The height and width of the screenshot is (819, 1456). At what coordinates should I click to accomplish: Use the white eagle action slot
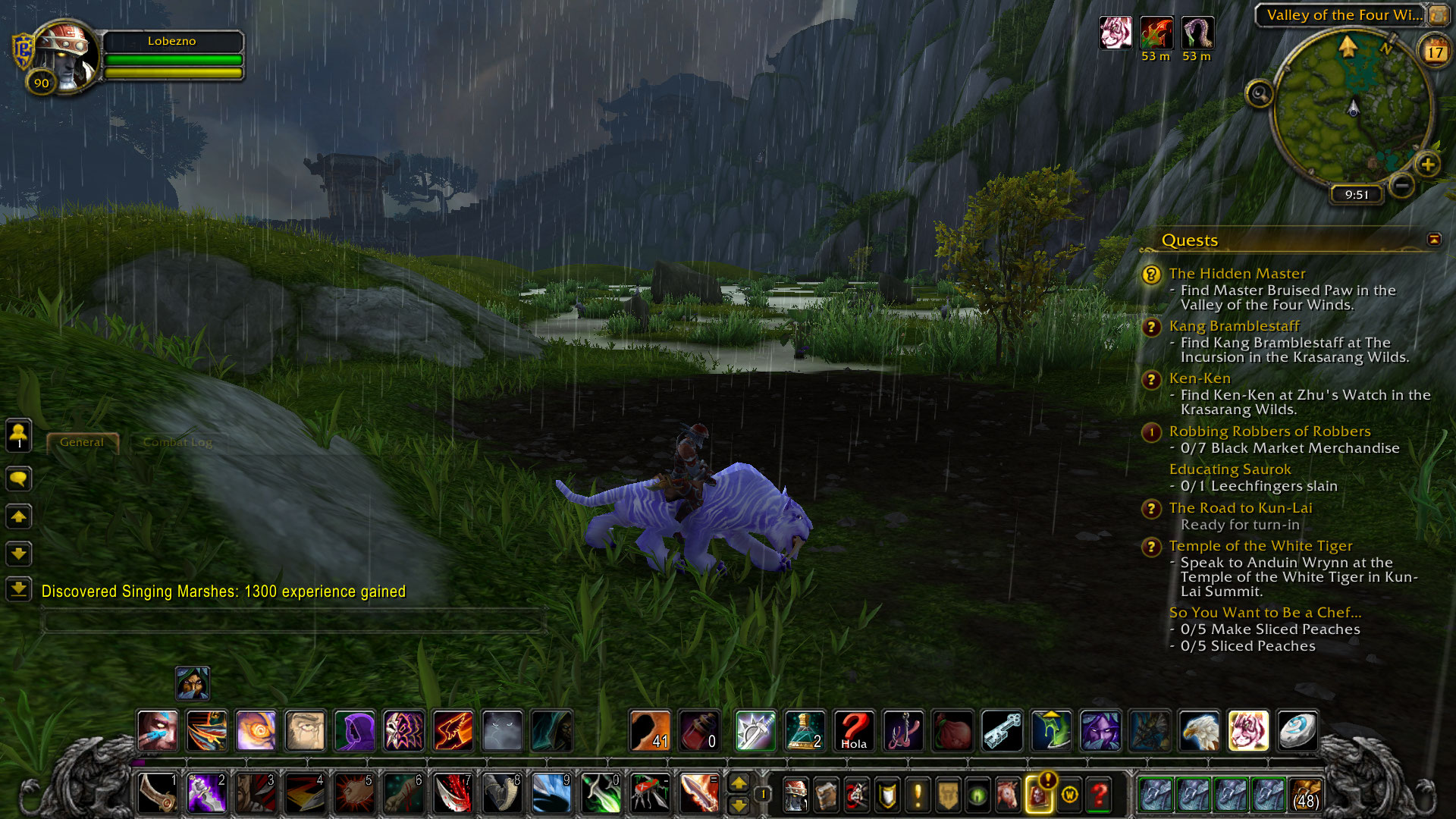(x=1199, y=731)
